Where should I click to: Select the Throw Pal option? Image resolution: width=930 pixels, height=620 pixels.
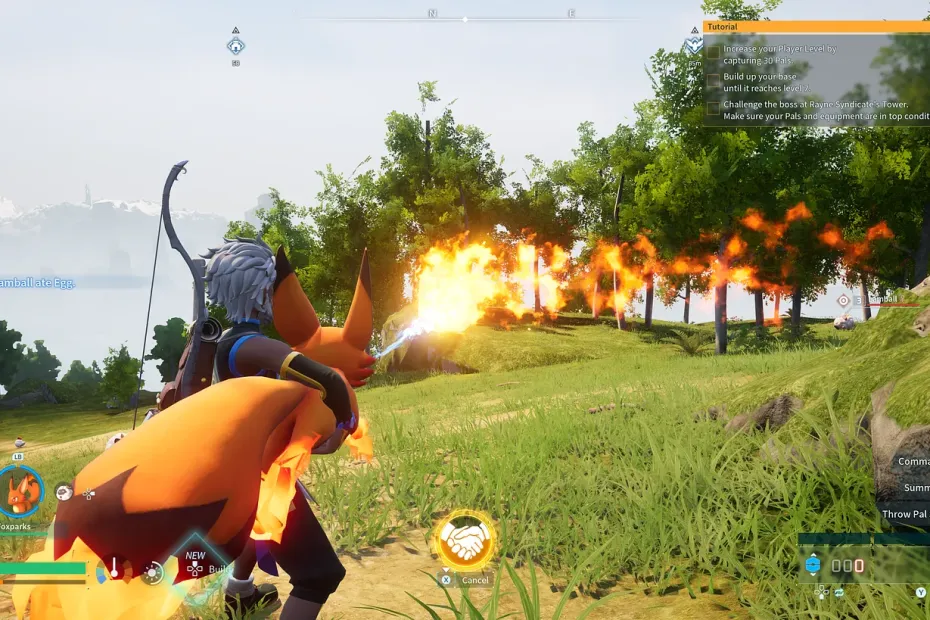(x=904, y=514)
